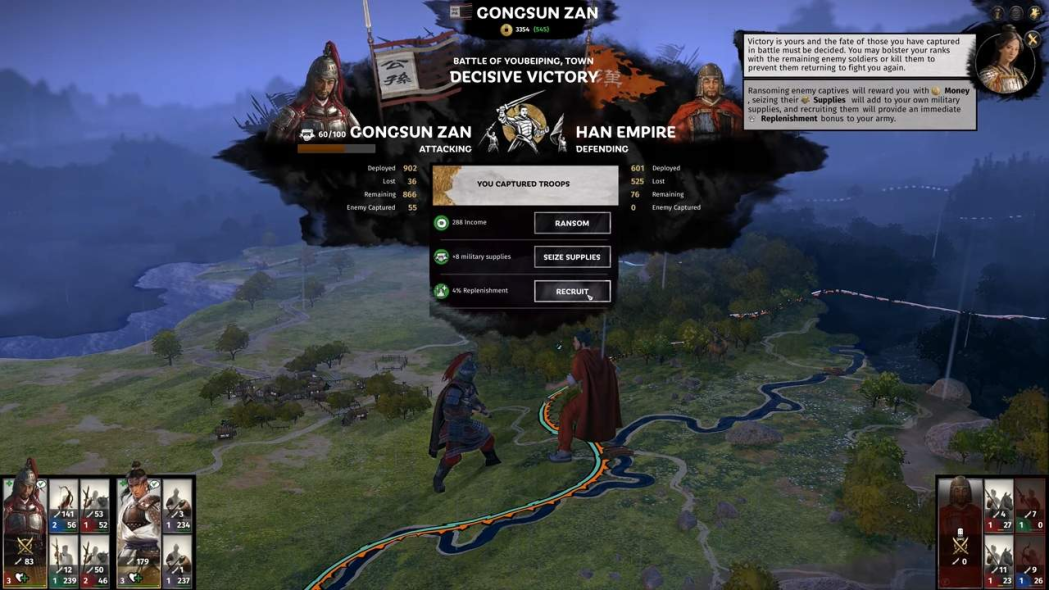Ransom the captured troops
Image resolution: width=1050 pixels, height=590 pixels.
572,223
